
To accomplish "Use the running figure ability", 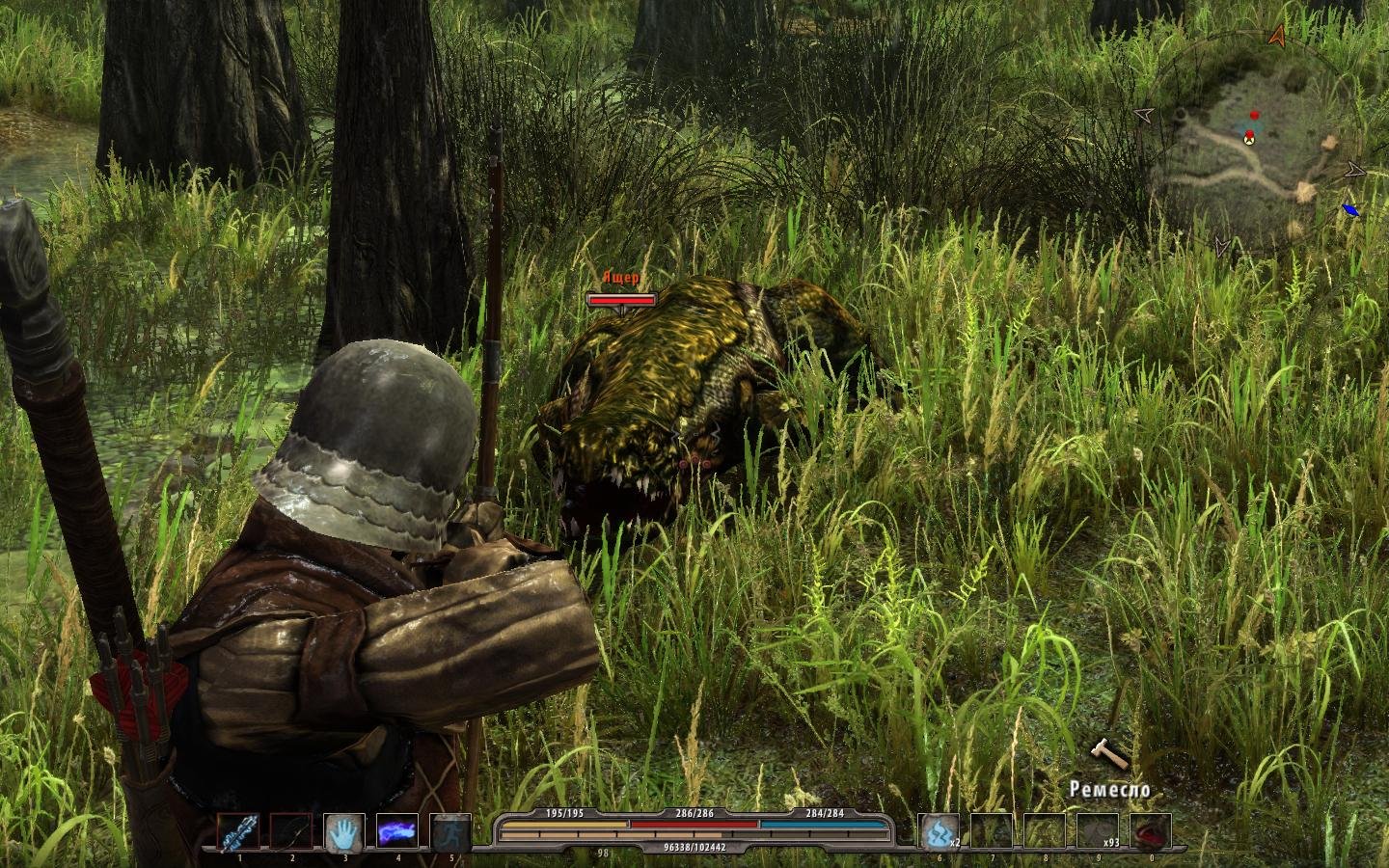I will tap(449, 832).
